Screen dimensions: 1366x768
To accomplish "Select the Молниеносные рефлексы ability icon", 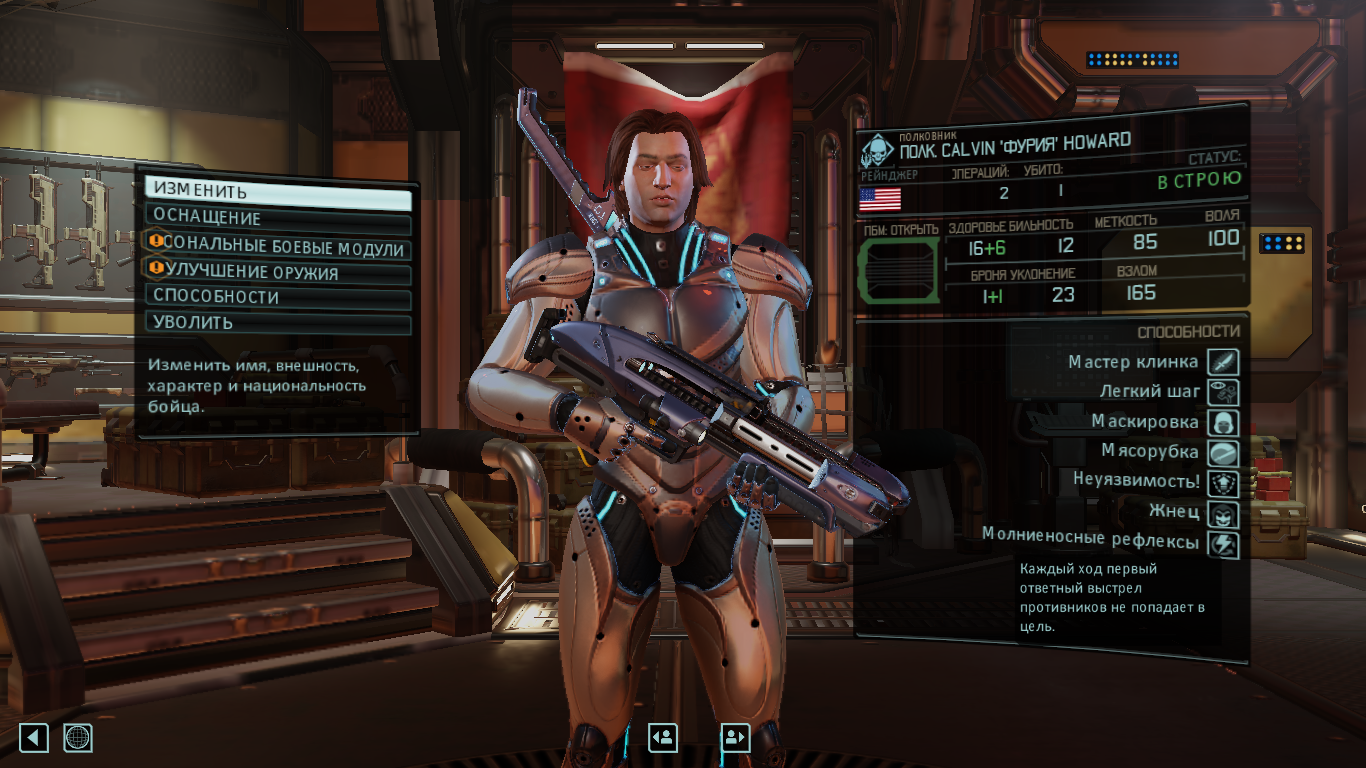I will 1223,545.
